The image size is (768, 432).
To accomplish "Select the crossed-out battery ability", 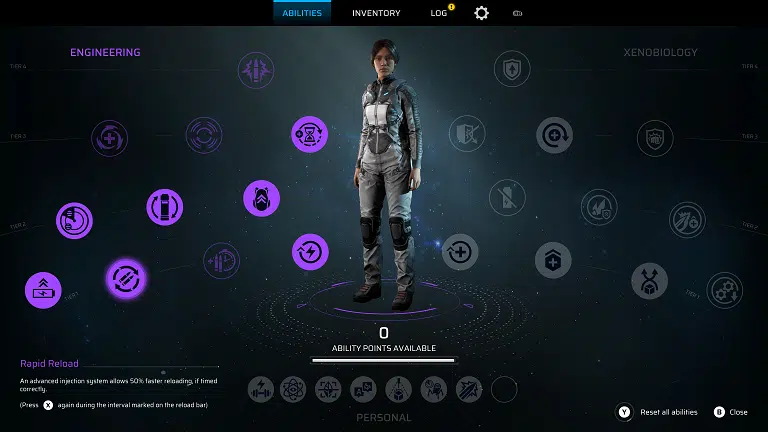I will [x=512, y=198].
